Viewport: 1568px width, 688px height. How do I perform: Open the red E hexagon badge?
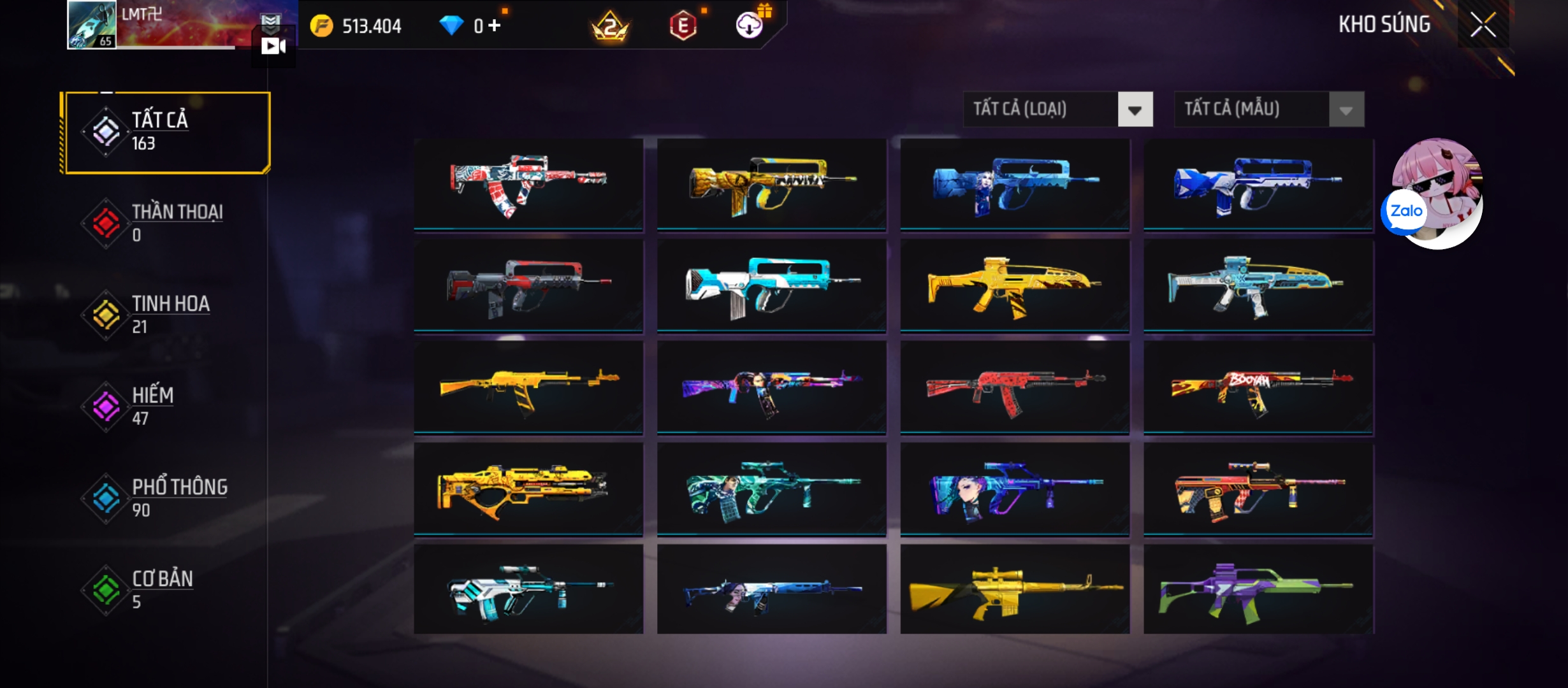click(x=683, y=27)
